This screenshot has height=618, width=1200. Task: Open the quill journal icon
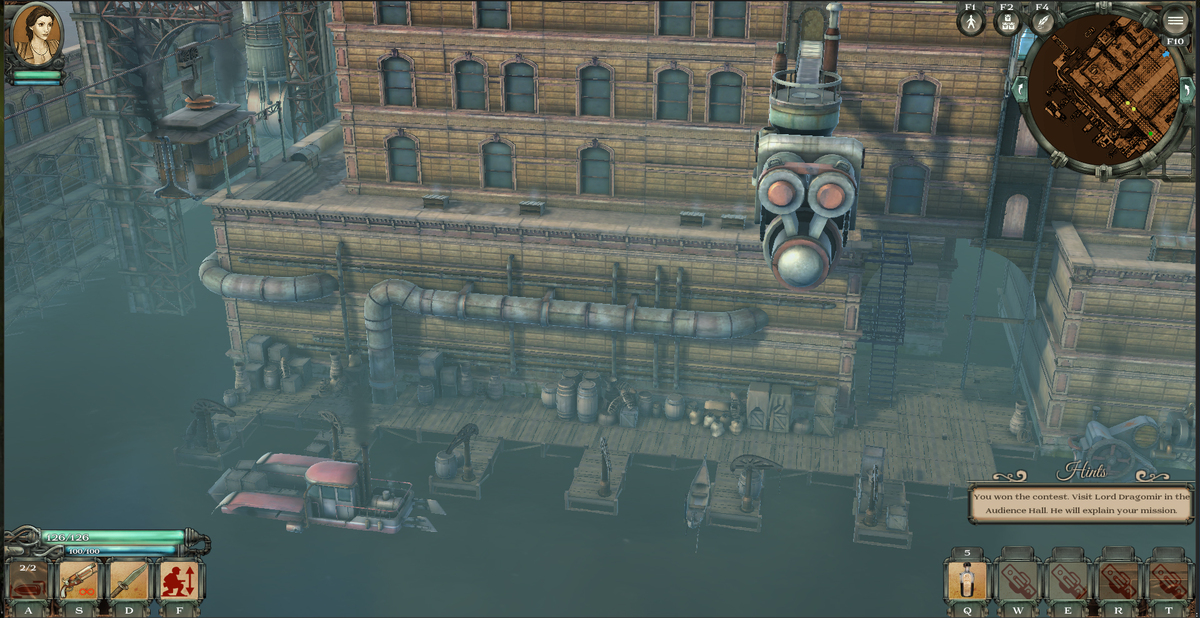click(x=1042, y=23)
